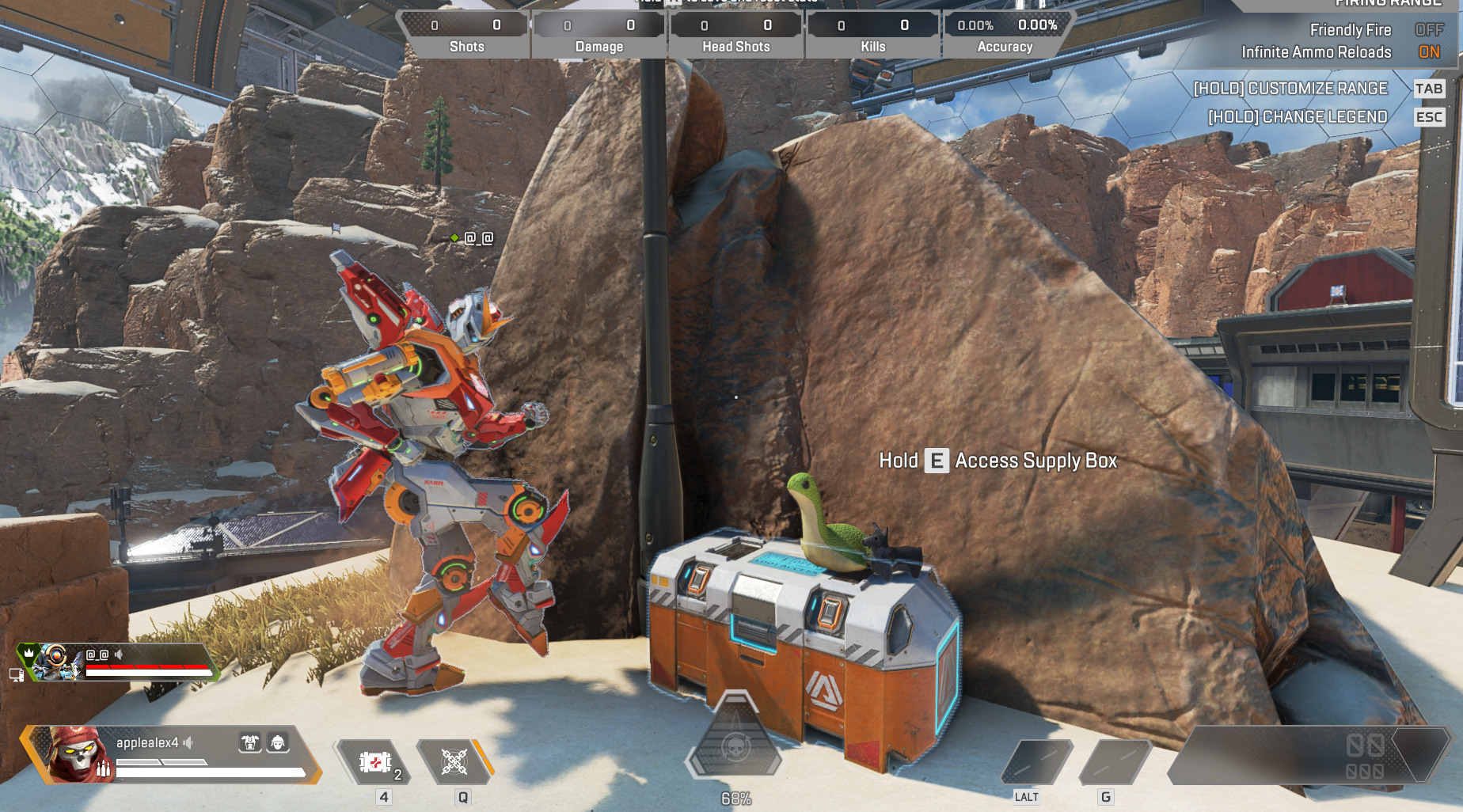Mute teammate @_@ via speaker icon
Screen dimensions: 1463x812
coord(119,655)
